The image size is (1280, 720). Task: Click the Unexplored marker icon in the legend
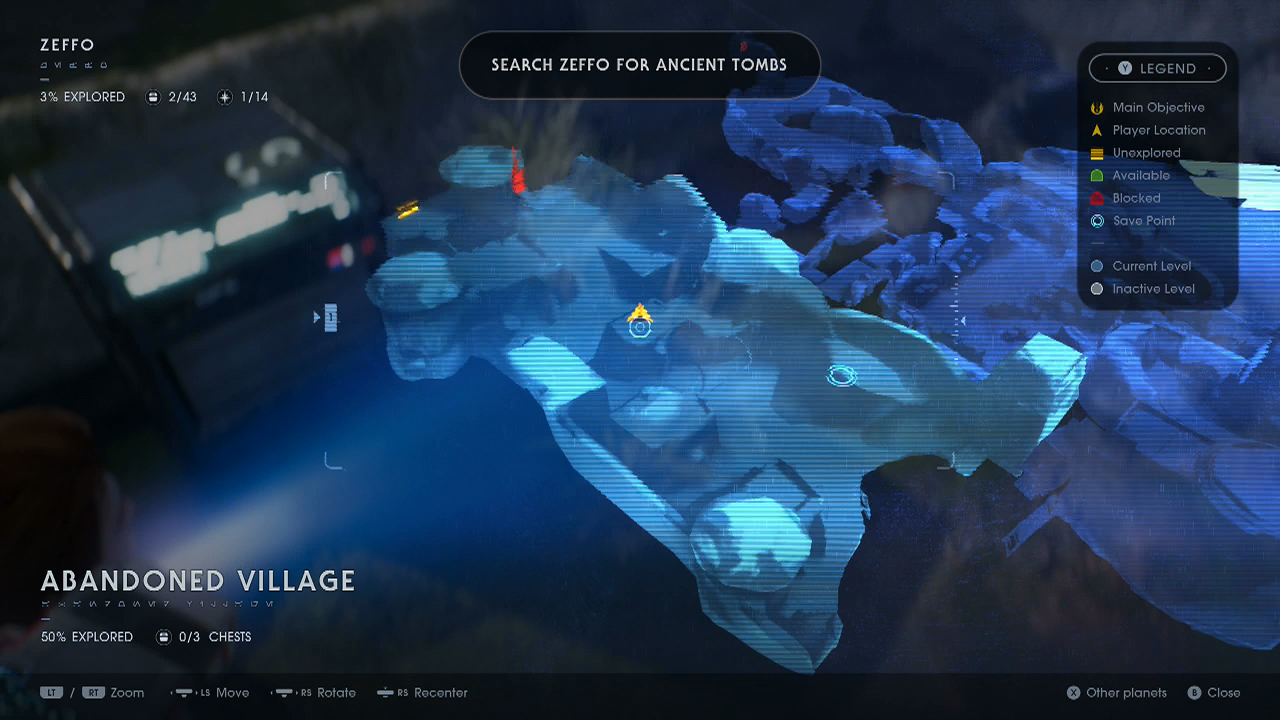point(1097,152)
